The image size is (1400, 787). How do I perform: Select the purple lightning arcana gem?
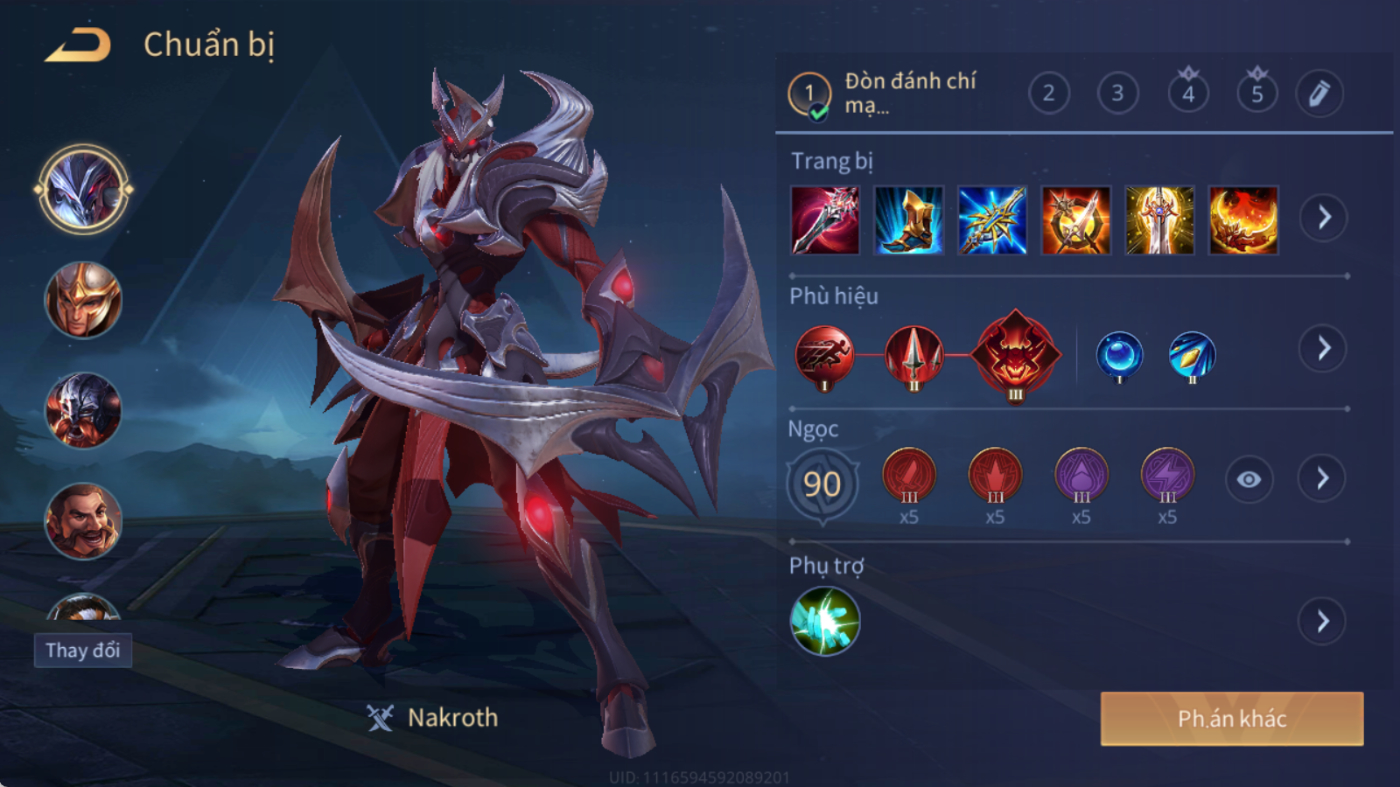pos(1167,475)
